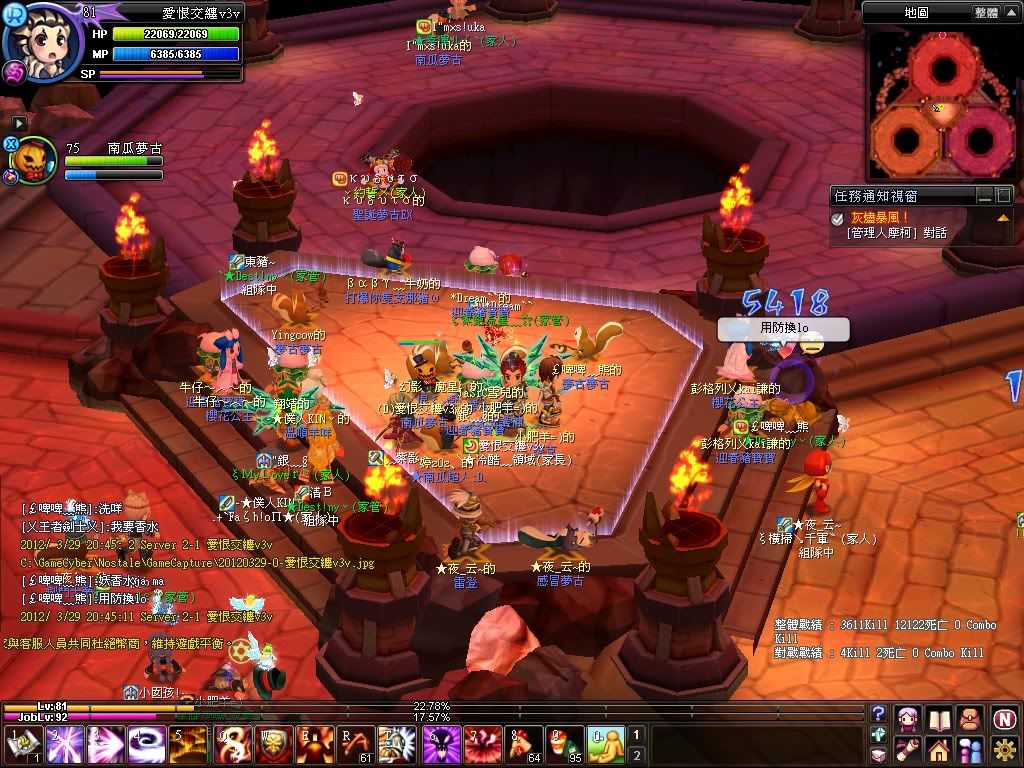Click the red N button
The height and width of the screenshot is (768, 1024).
coord(1004,718)
